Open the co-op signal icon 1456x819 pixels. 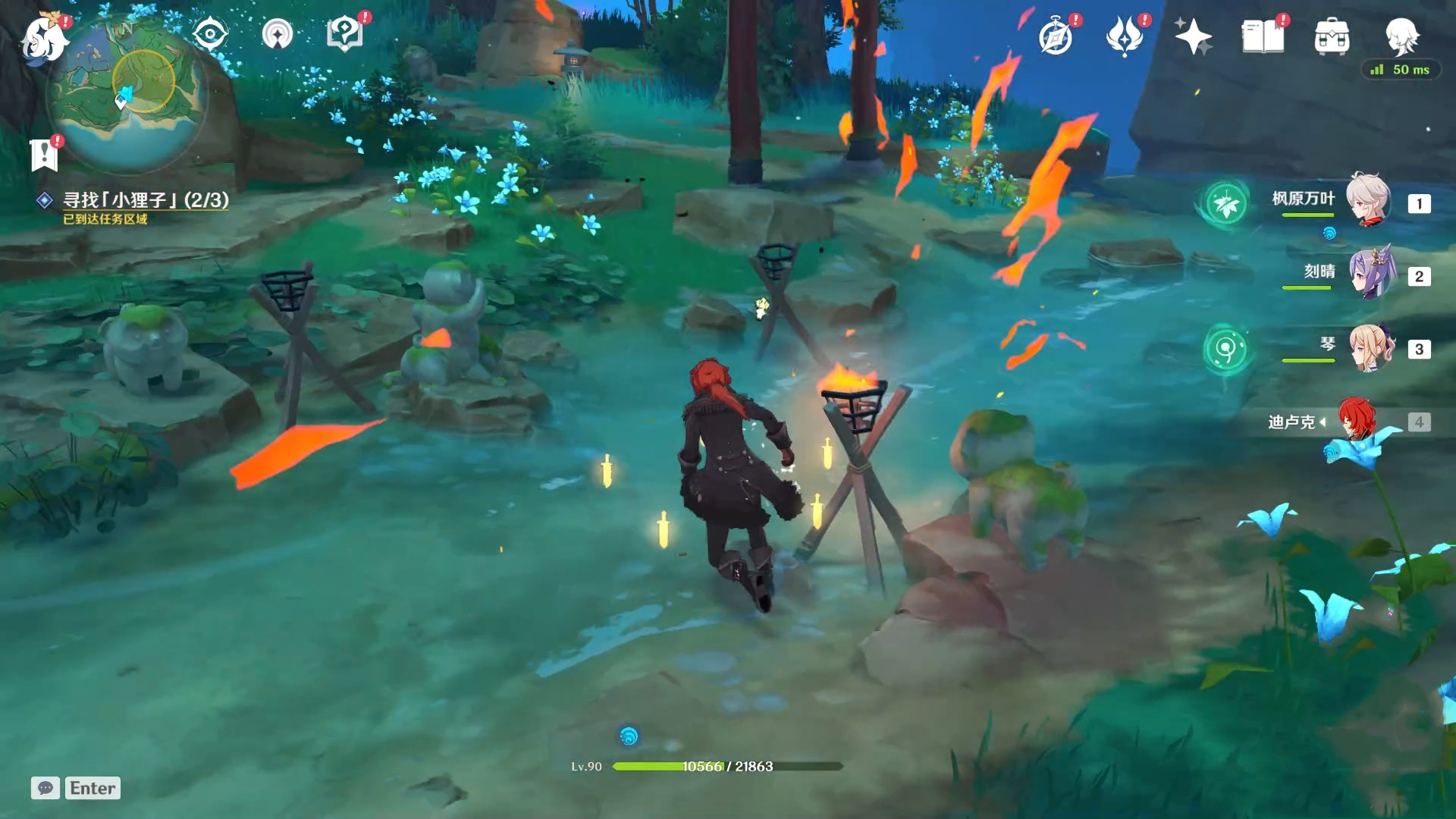point(278,34)
